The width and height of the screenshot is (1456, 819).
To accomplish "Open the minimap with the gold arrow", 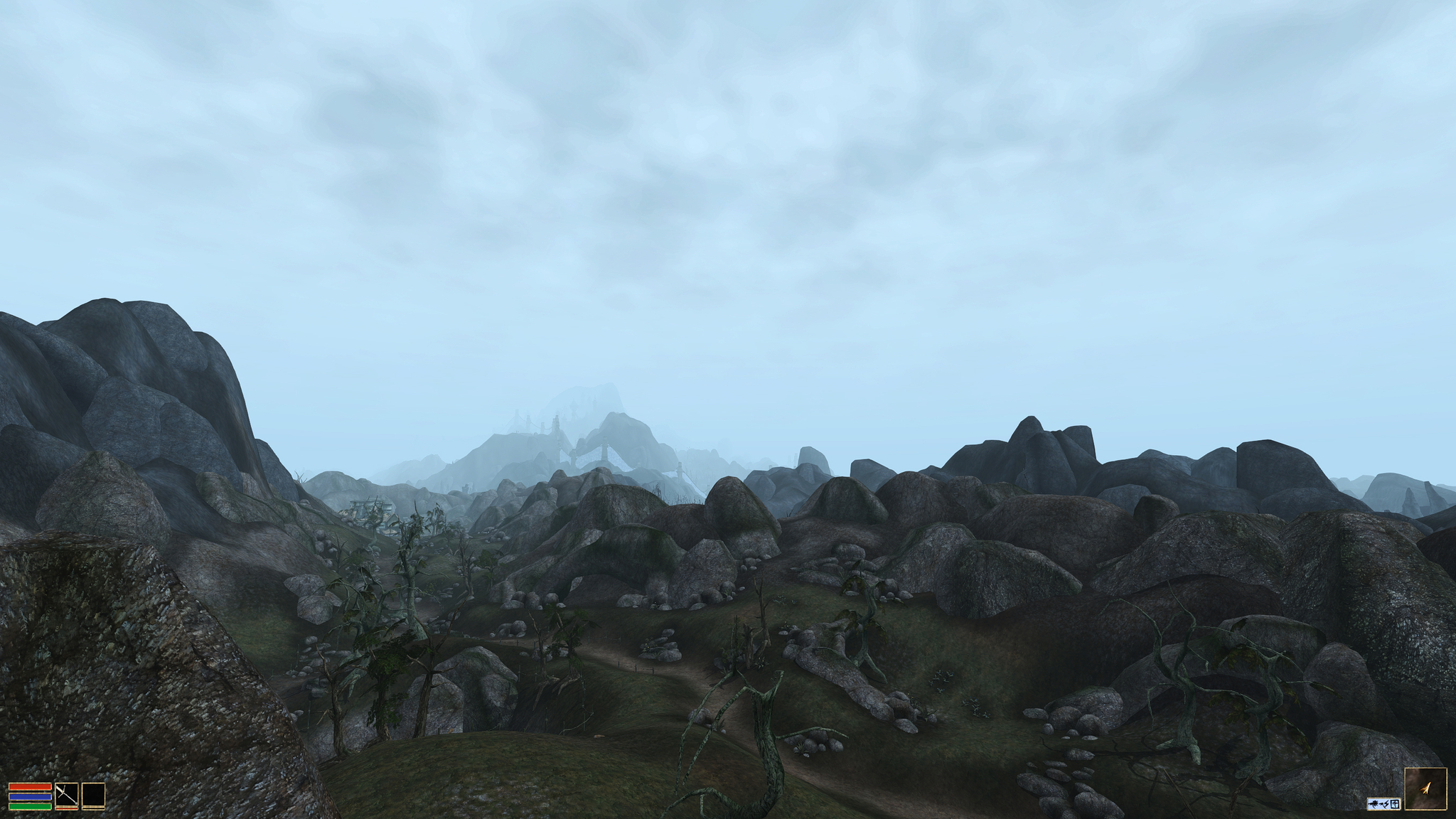I will point(1425,788).
